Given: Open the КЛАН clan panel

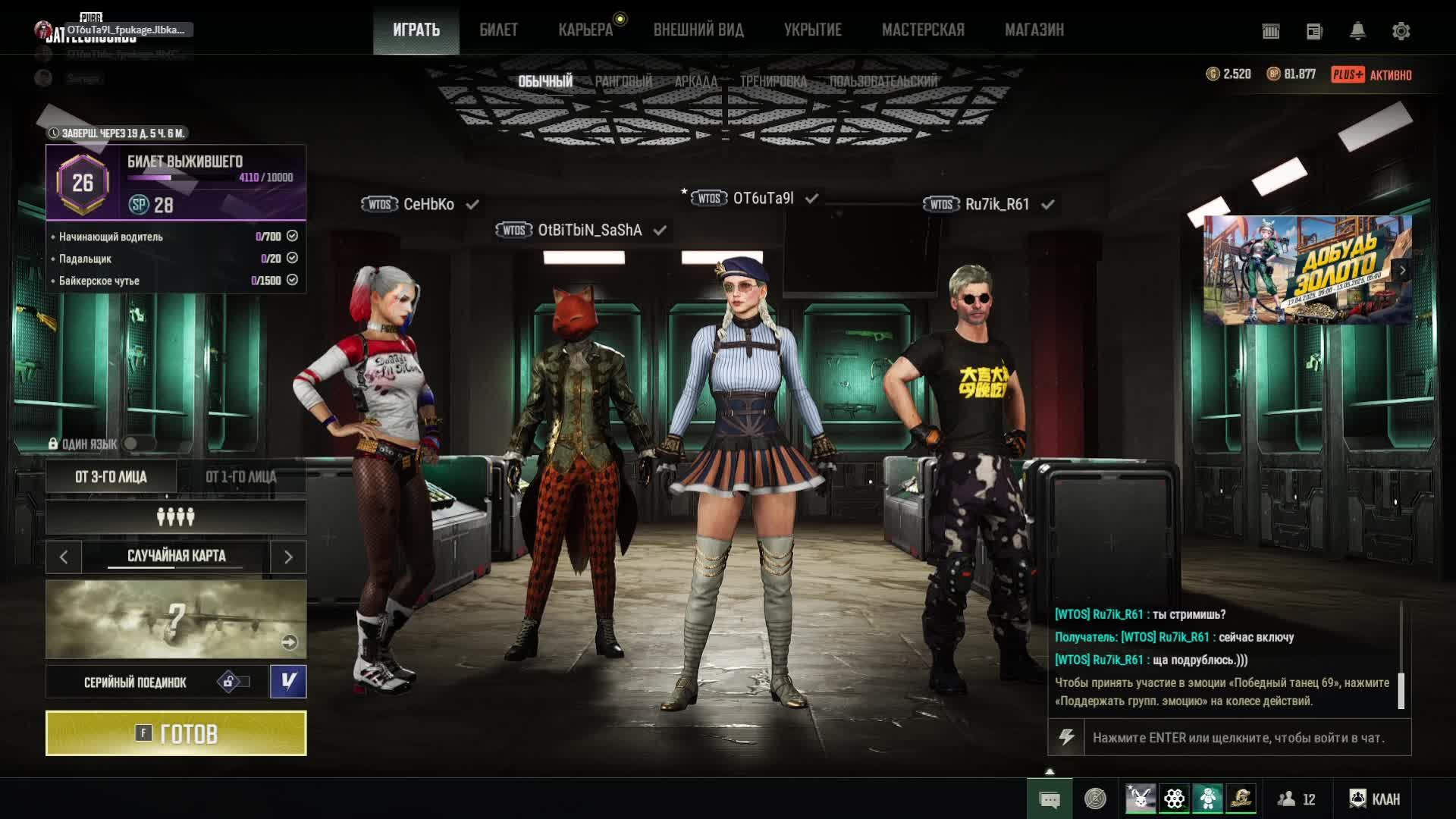Looking at the screenshot, I should pos(1375,799).
